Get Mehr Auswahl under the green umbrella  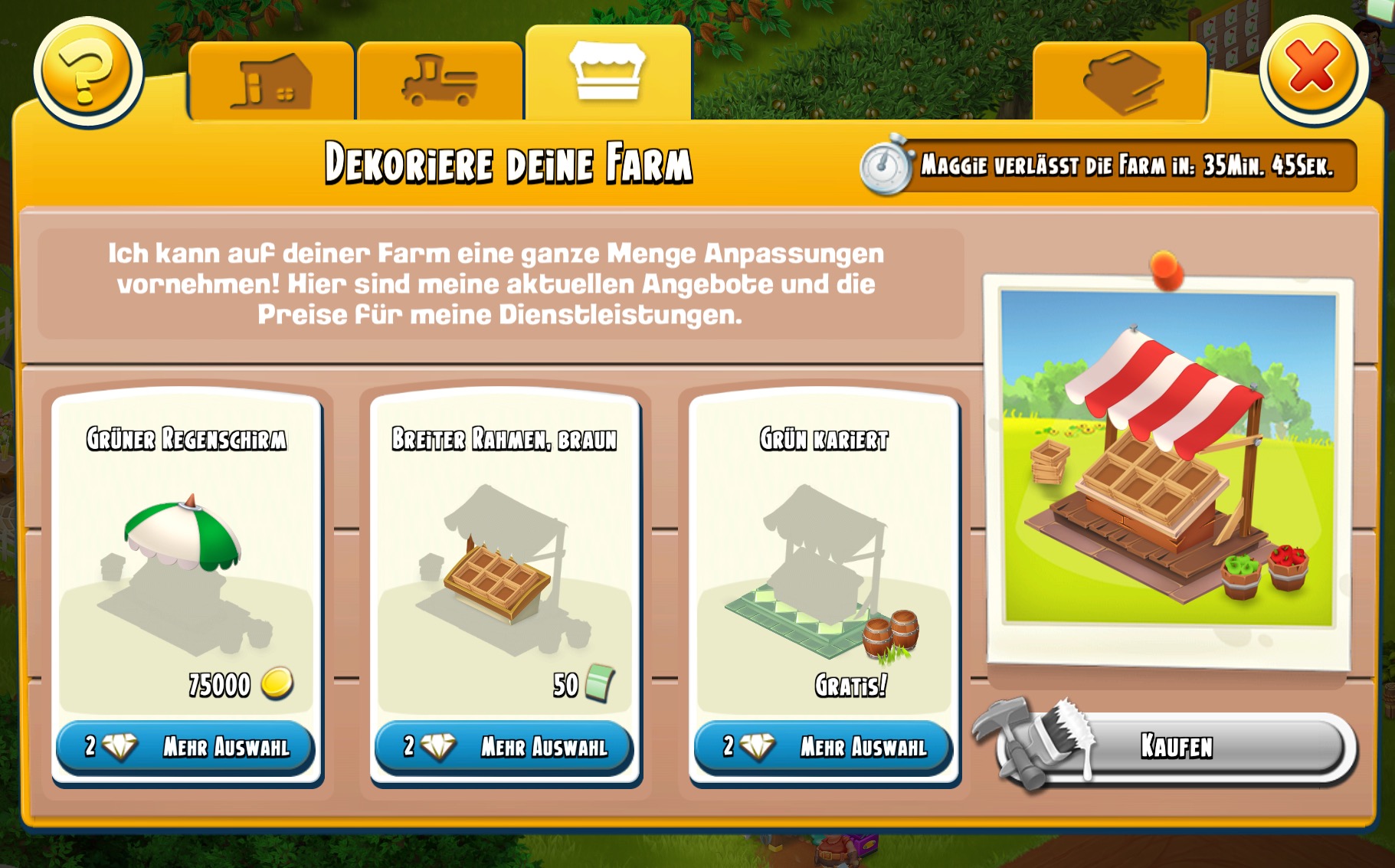click(186, 746)
